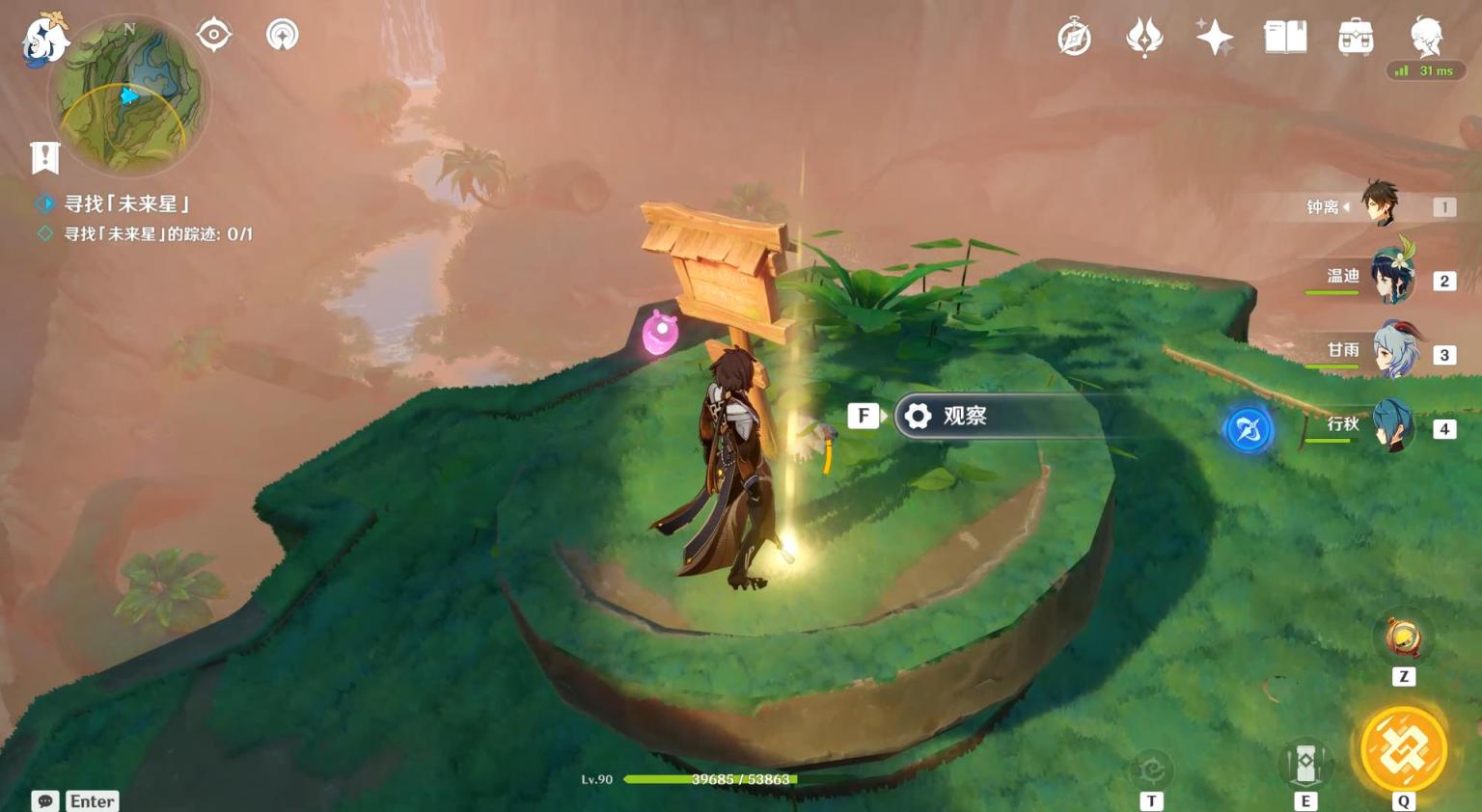Activate the golden Elemental Burst
The width and height of the screenshot is (1482, 812).
[x=1403, y=749]
